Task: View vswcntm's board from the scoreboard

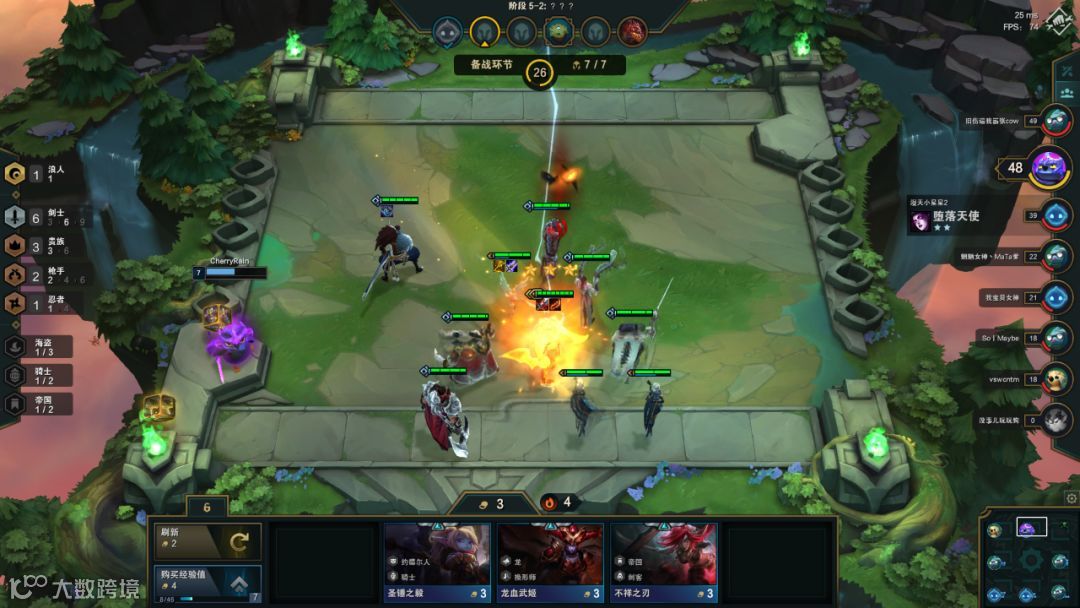Action: coord(1056,379)
